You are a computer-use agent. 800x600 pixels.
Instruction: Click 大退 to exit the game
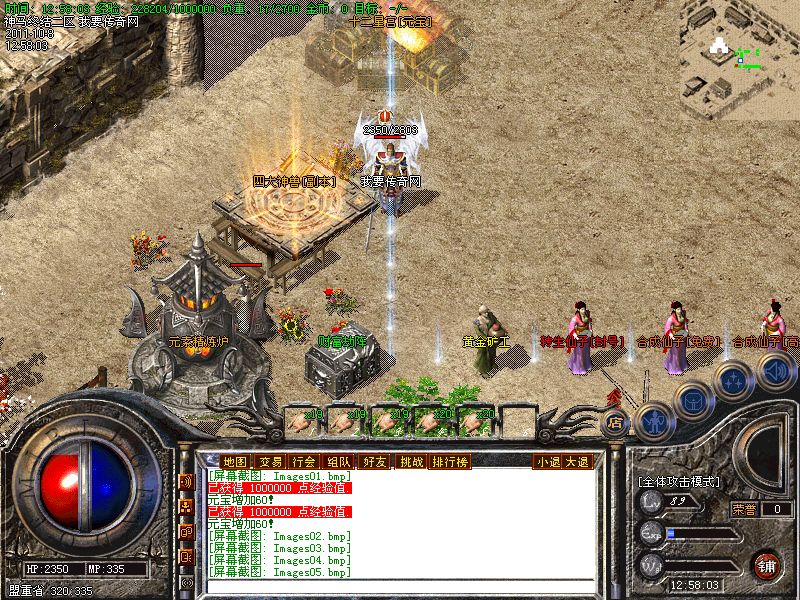click(x=577, y=461)
